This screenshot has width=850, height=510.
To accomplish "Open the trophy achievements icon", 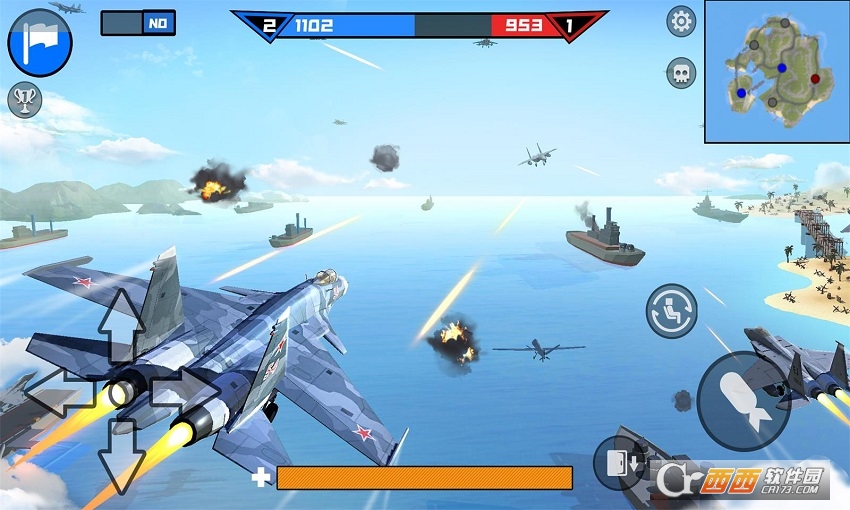I will click(24, 100).
